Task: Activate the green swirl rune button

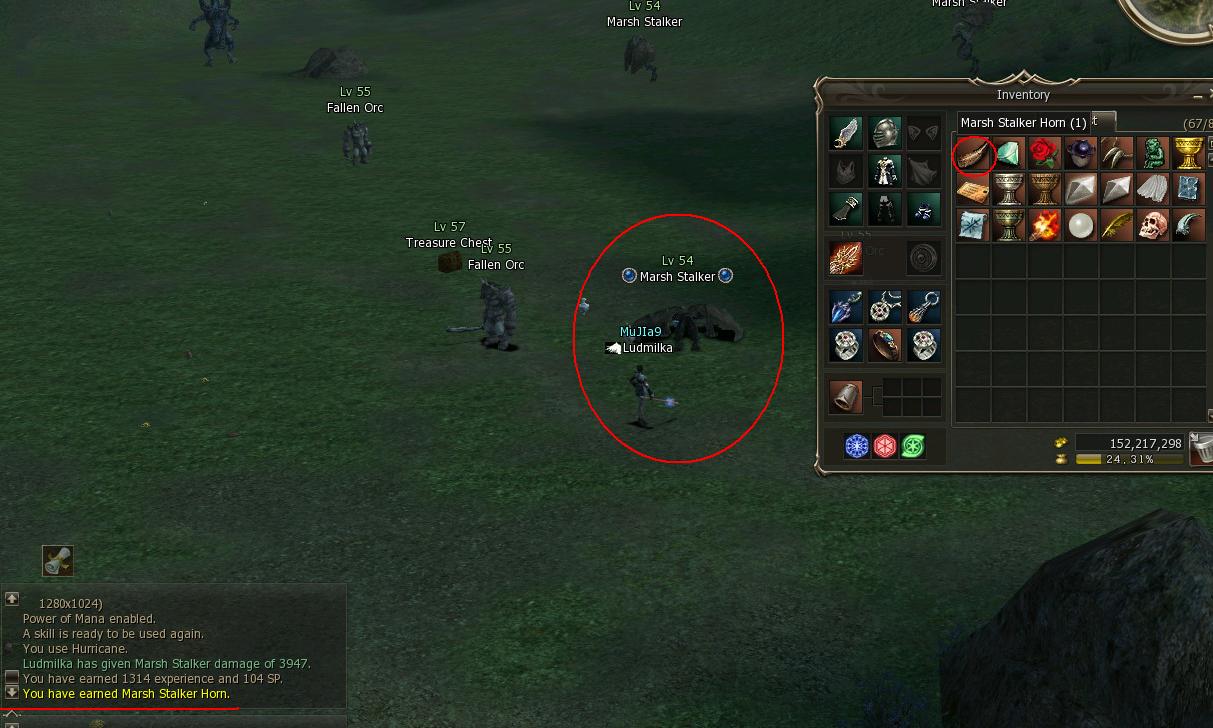Action: pyautogui.click(x=912, y=446)
